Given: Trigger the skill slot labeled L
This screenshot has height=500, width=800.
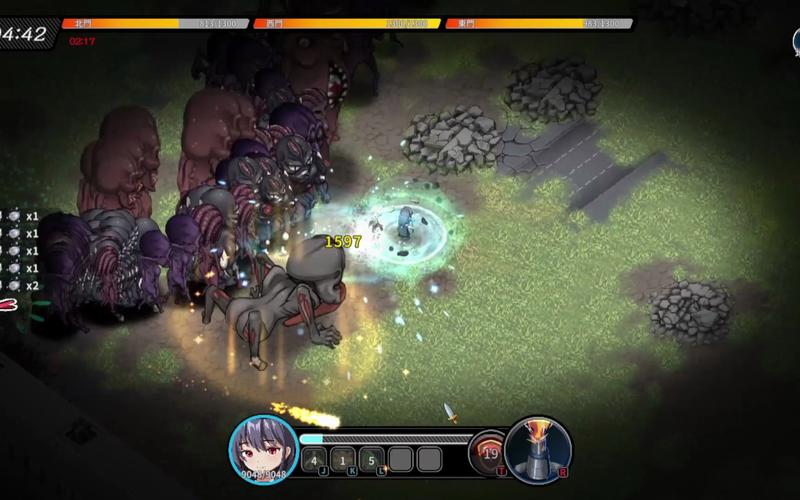Looking at the screenshot, I should [x=372, y=460].
